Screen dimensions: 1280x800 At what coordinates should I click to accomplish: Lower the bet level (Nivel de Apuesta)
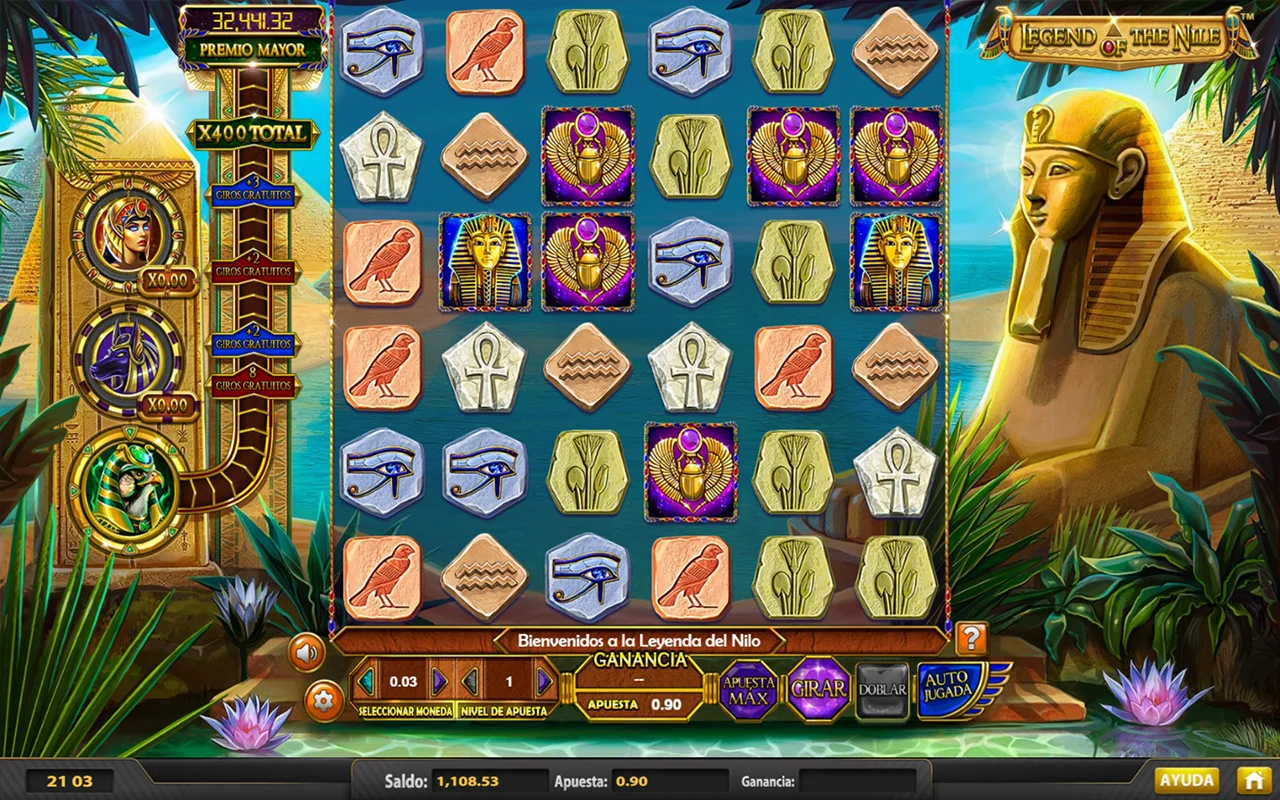470,682
